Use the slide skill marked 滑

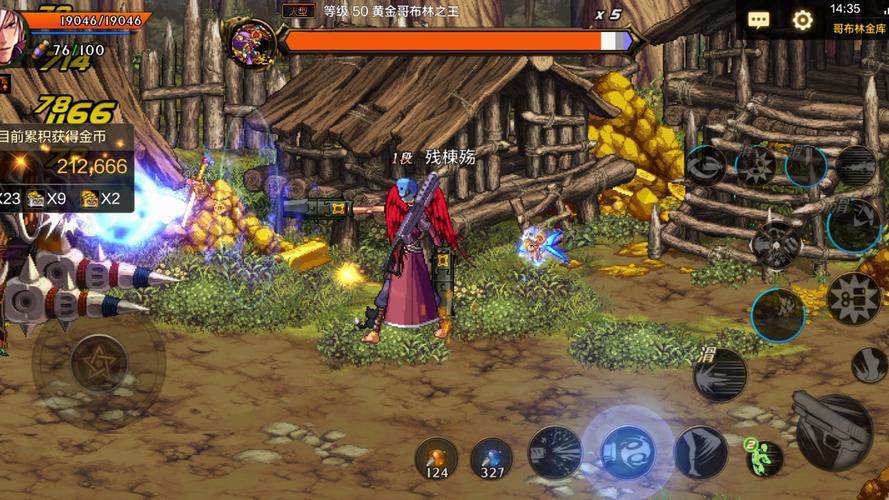pos(720,375)
